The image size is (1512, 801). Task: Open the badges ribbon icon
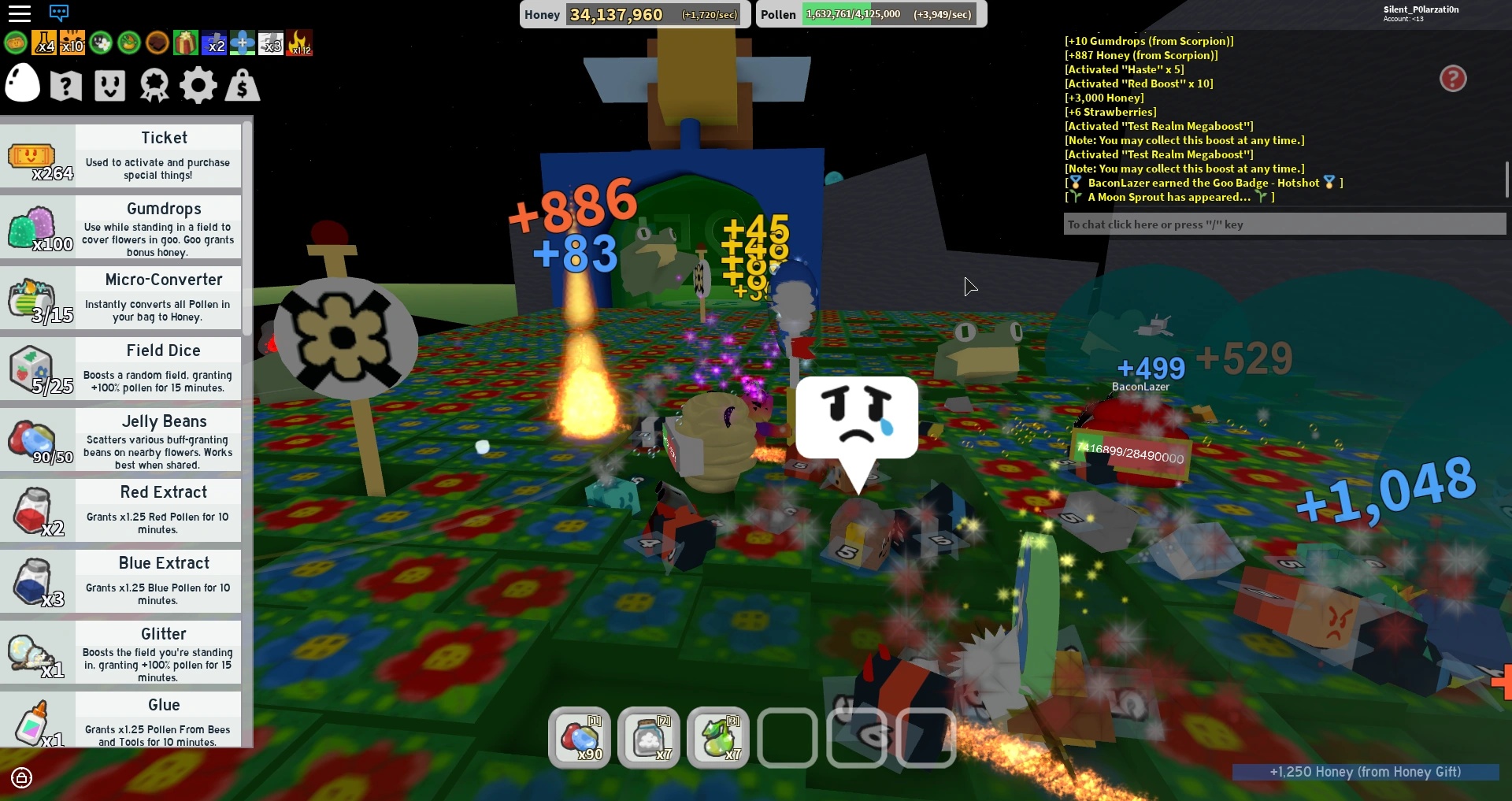(154, 84)
